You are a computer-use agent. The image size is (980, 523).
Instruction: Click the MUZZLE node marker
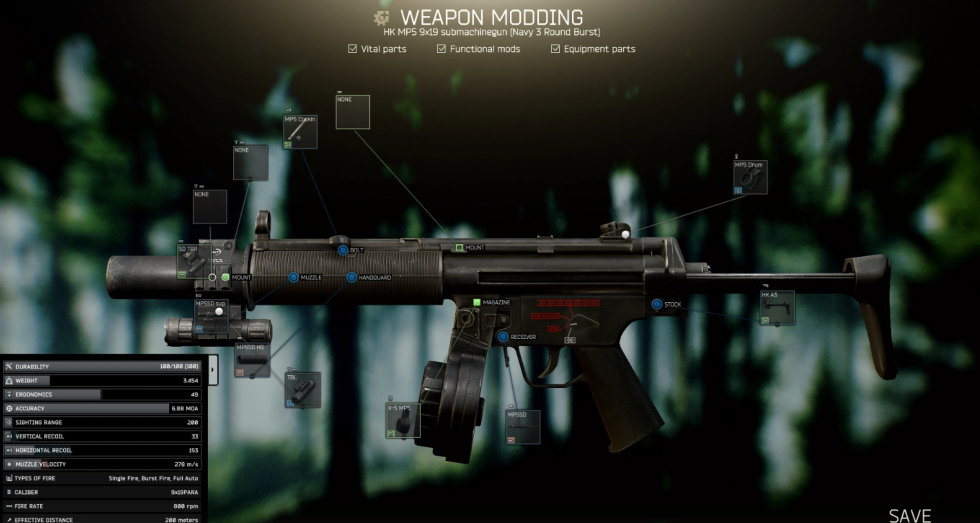(x=293, y=277)
